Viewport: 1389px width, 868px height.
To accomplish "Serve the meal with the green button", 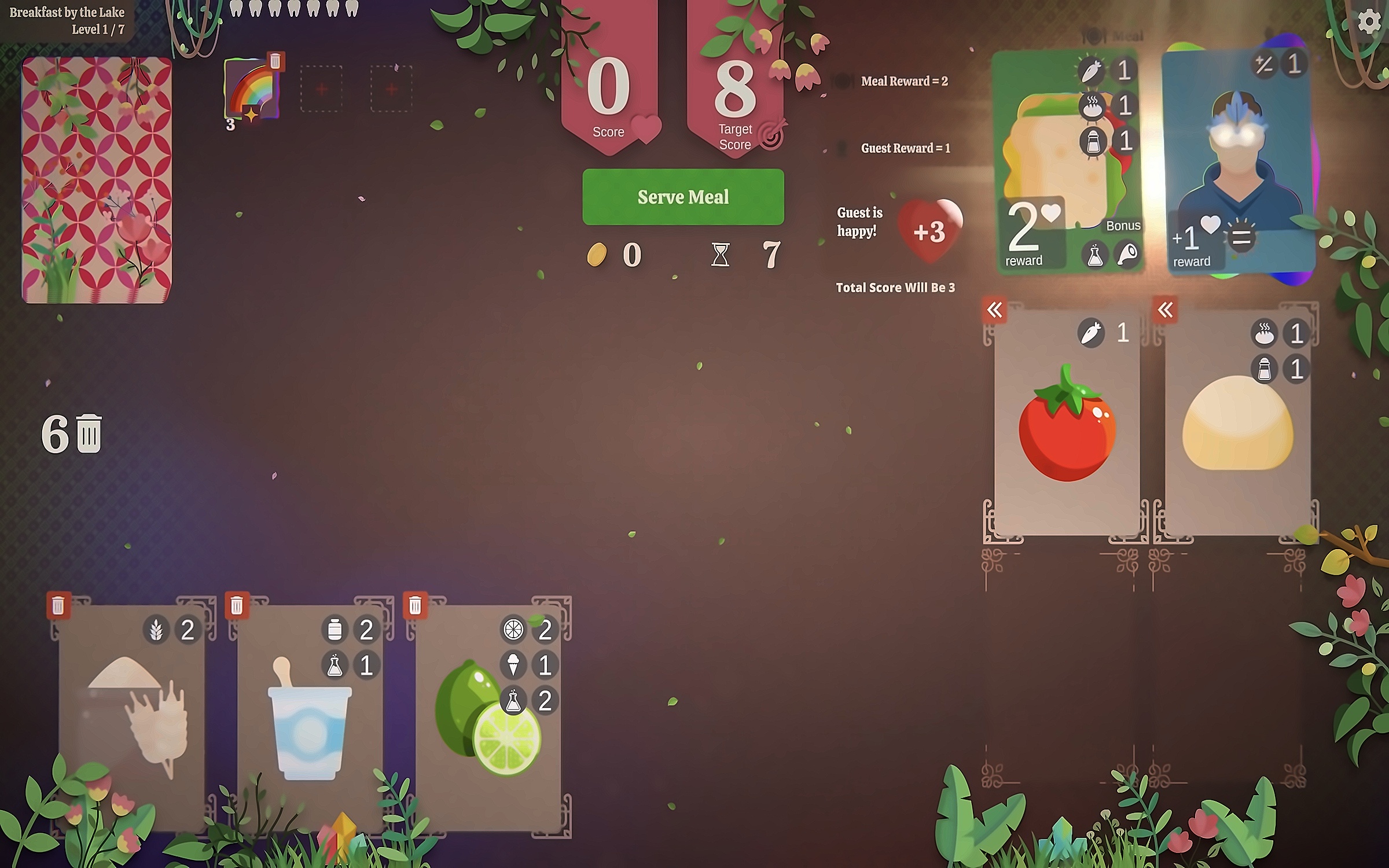I will click(683, 197).
